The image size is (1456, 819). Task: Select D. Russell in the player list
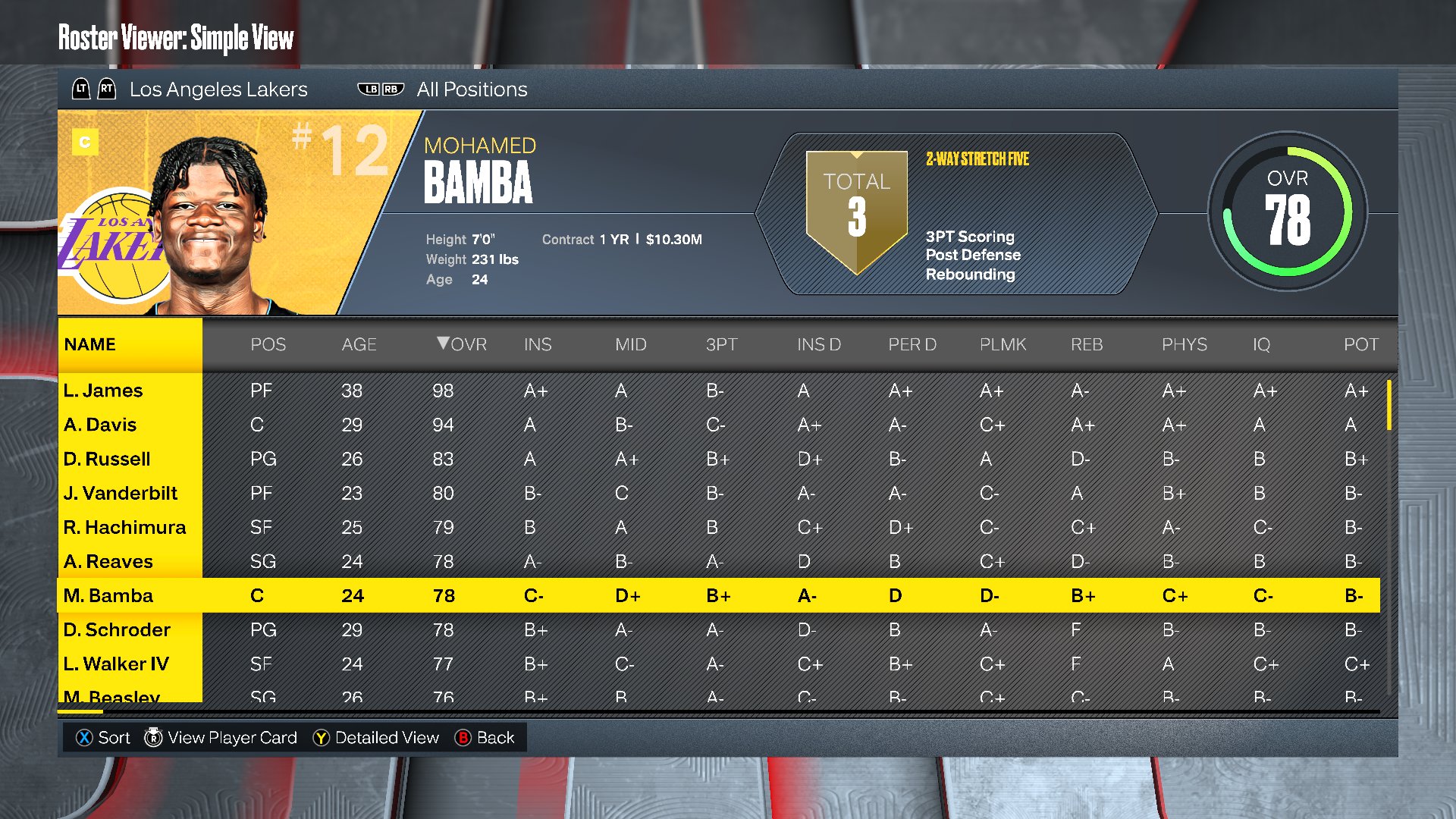tap(107, 459)
